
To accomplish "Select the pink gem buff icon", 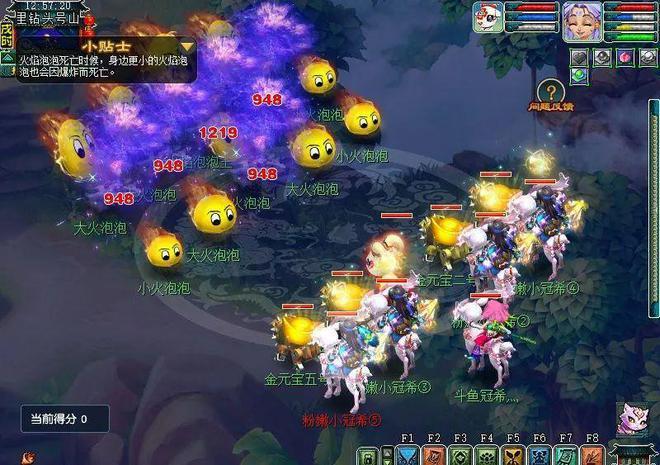I will [x=623, y=57].
